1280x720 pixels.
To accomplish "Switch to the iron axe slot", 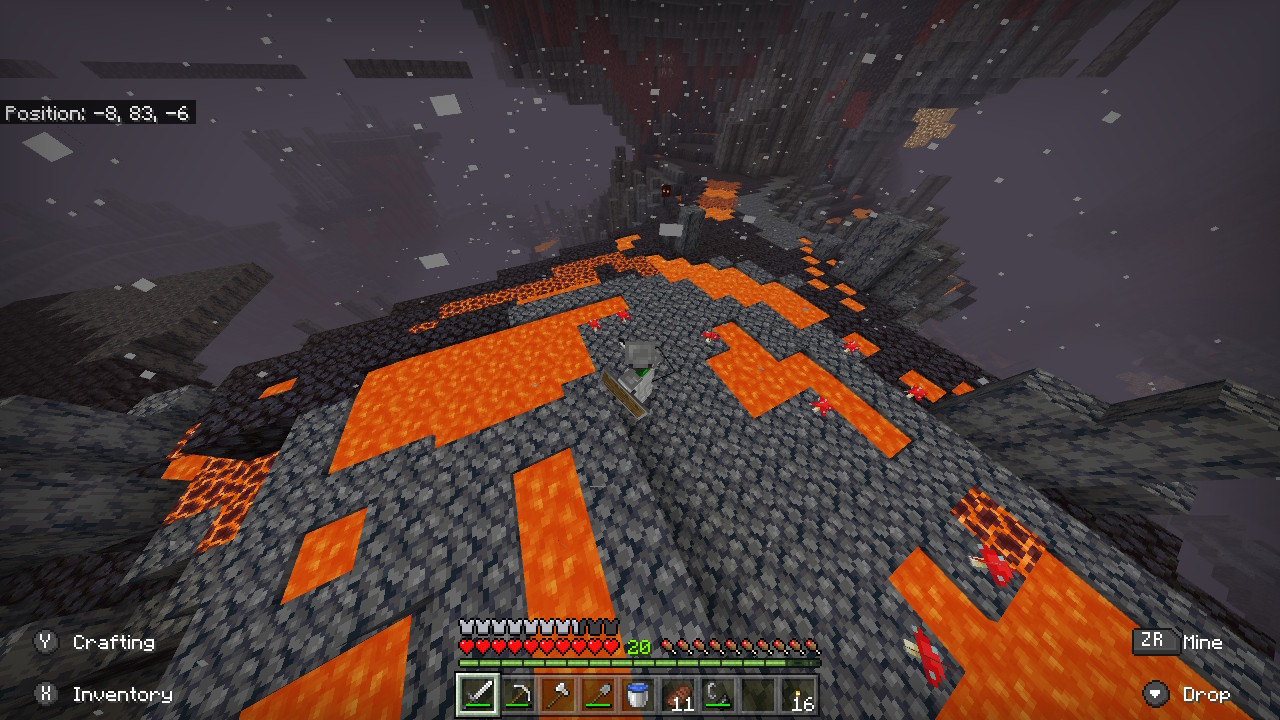I will click(558, 695).
